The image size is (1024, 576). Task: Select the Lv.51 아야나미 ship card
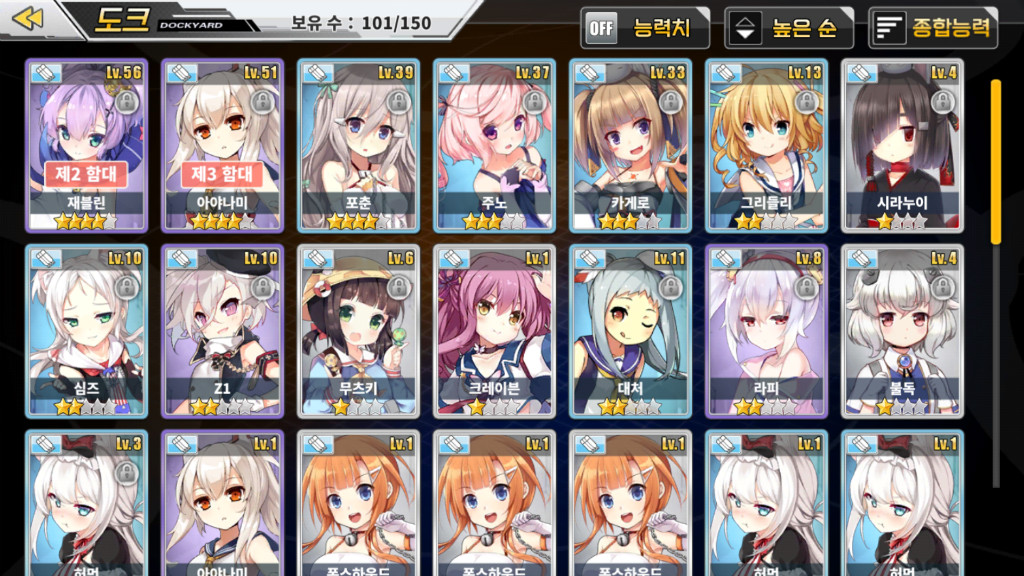point(222,145)
